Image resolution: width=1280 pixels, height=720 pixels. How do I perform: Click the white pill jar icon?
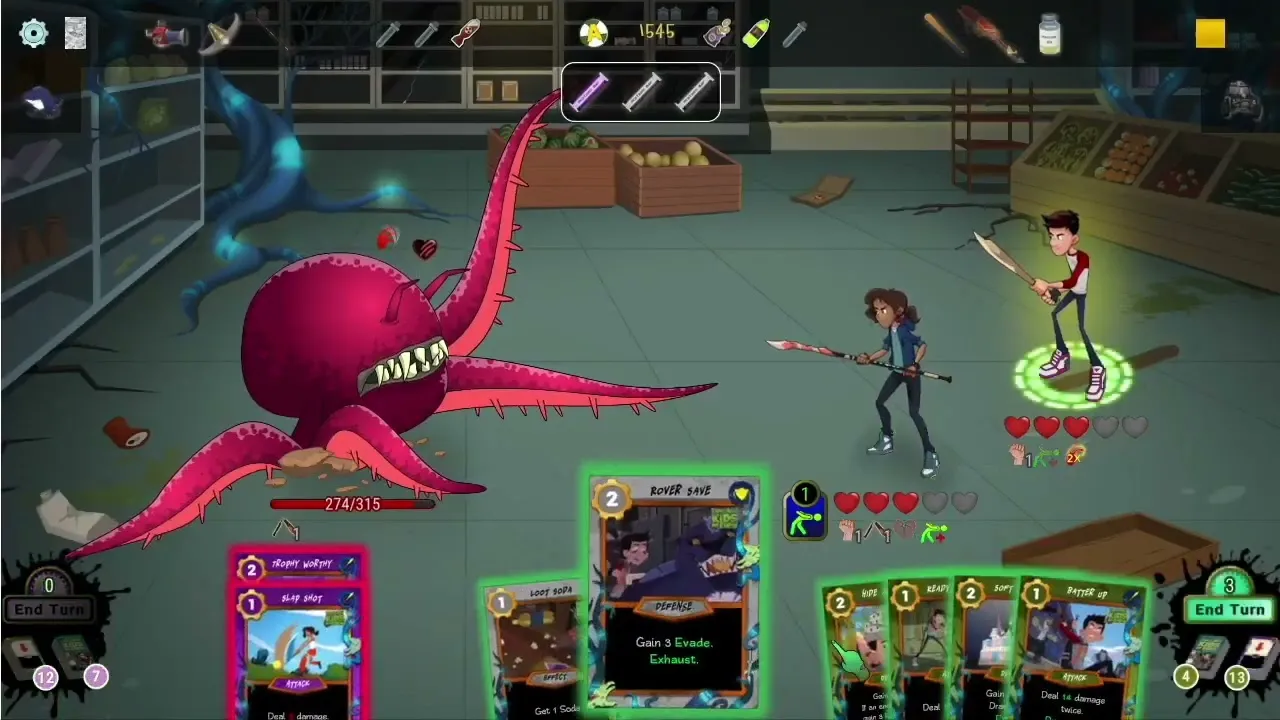click(1049, 34)
